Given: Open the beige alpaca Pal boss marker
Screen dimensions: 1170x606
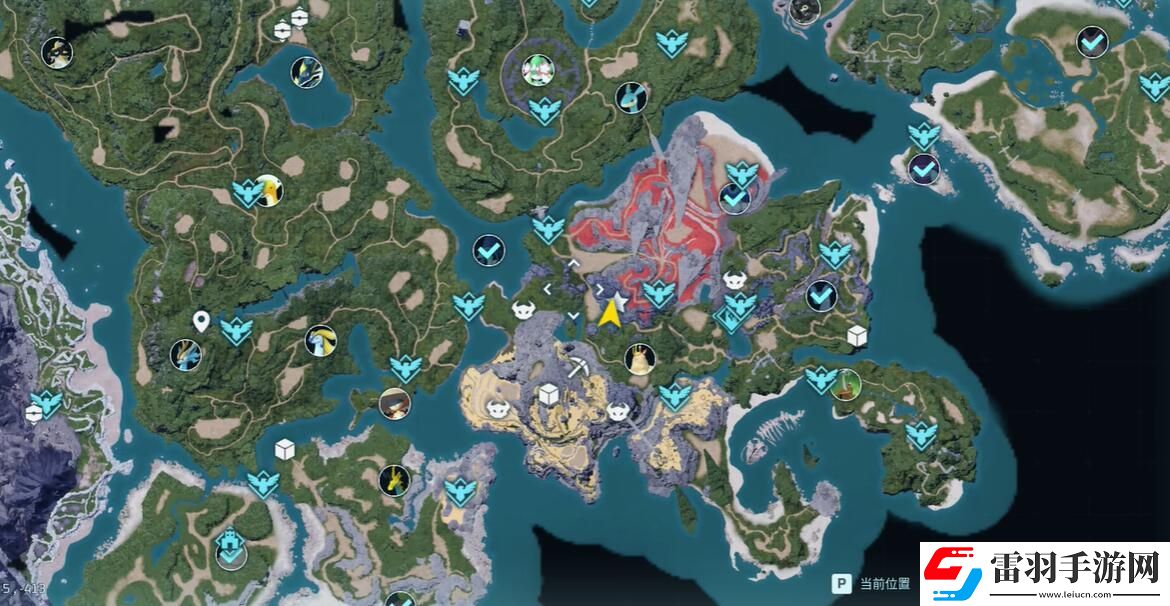Looking at the screenshot, I should 639,358.
